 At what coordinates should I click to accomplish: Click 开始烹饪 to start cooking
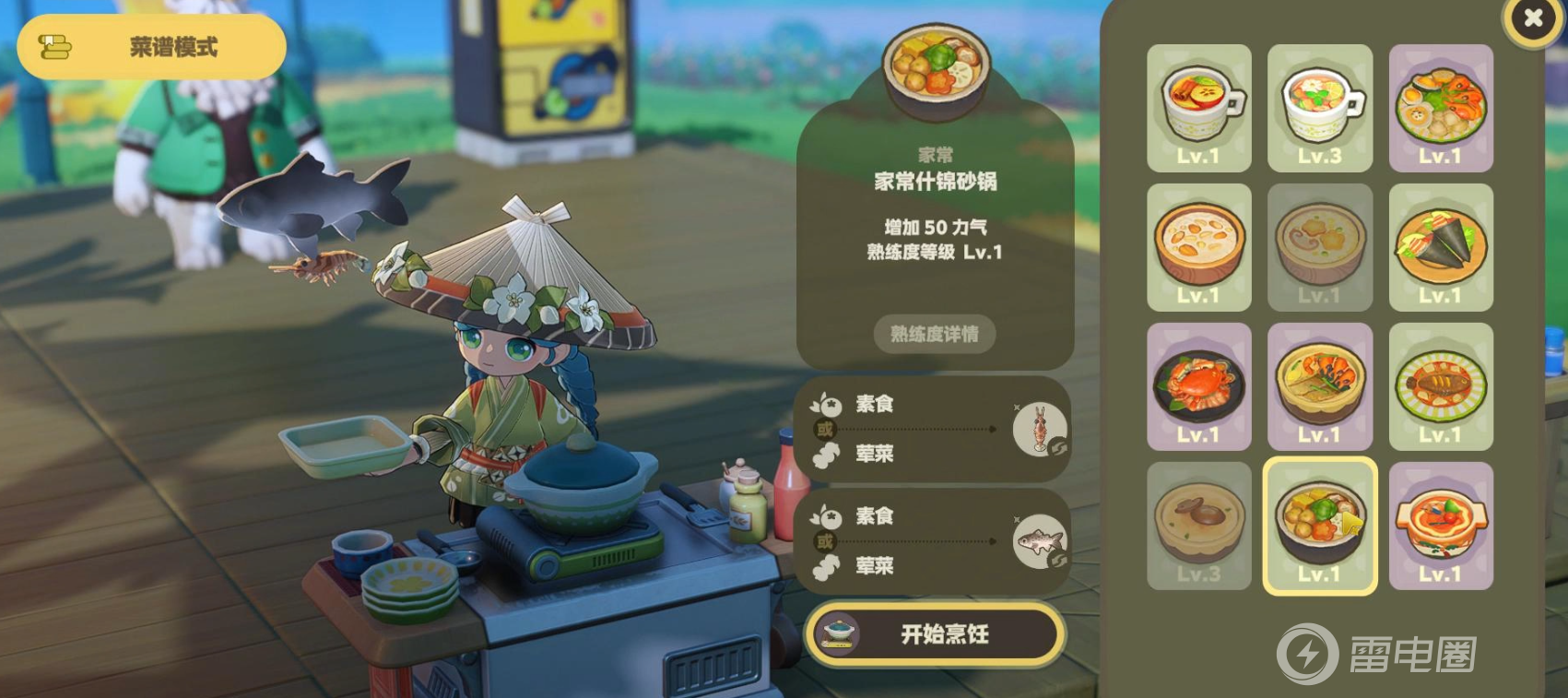pos(936,634)
